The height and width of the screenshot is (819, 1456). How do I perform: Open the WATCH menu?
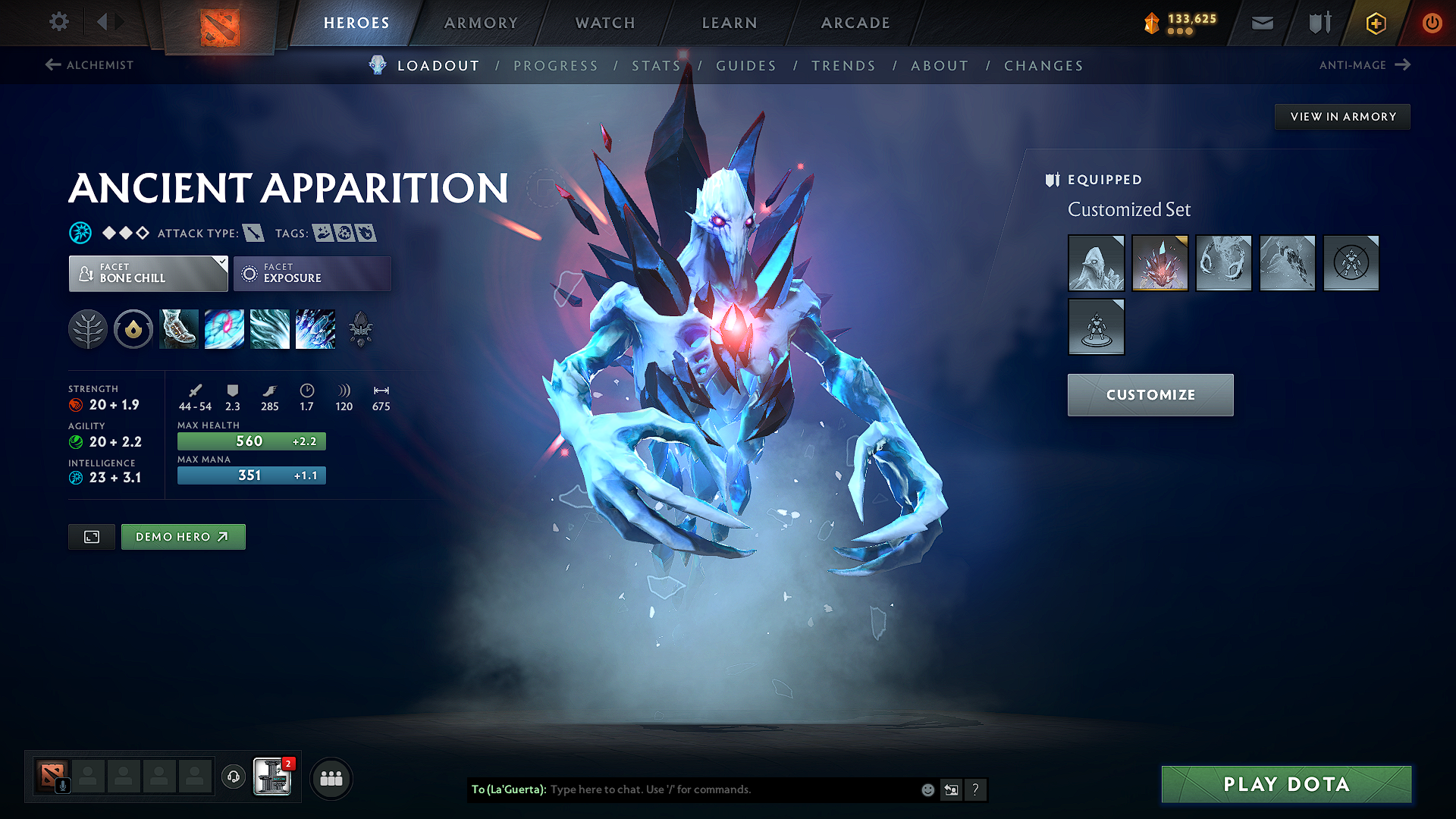(x=604, y=23)
